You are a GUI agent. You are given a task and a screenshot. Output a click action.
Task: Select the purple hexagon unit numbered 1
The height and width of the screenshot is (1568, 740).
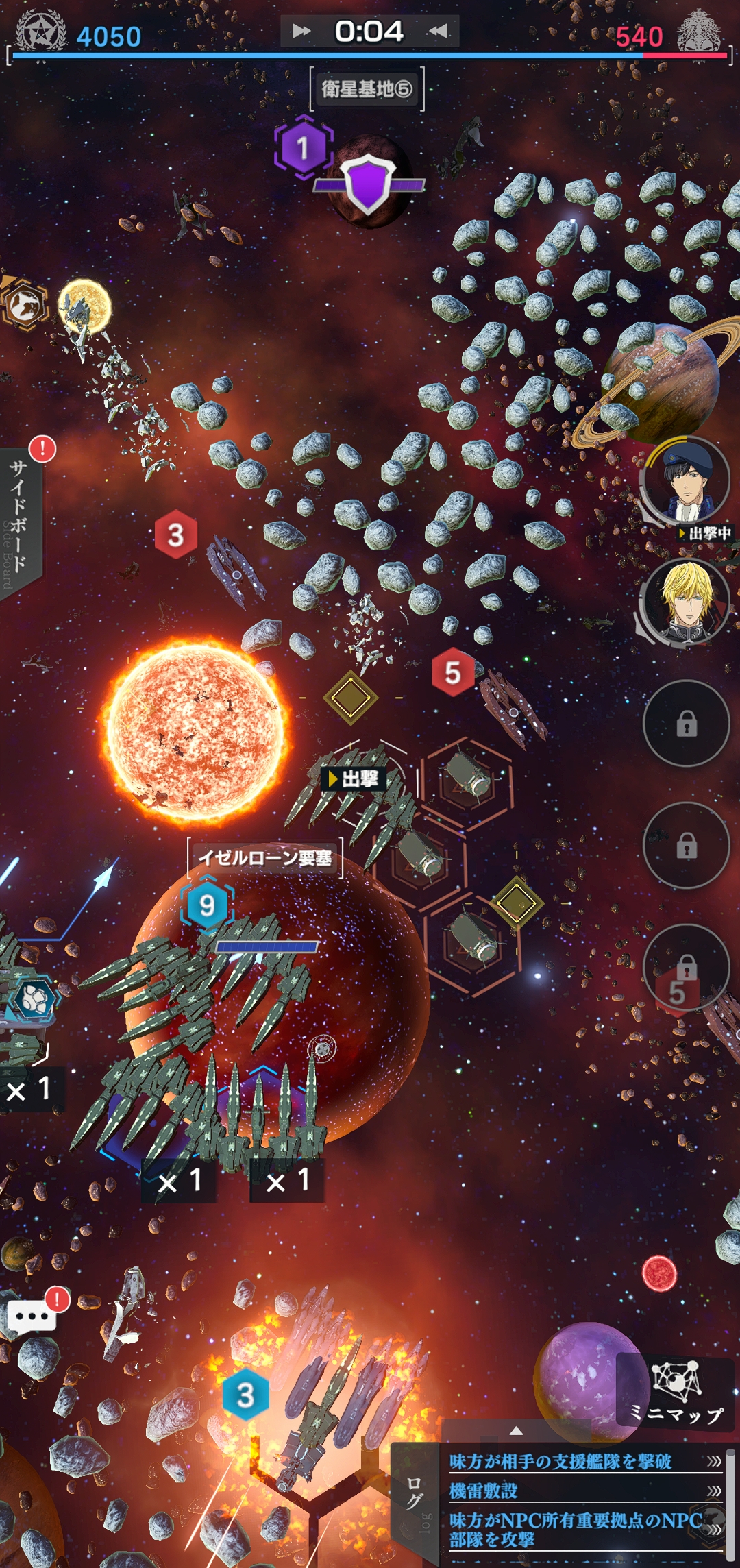point(303,147)
